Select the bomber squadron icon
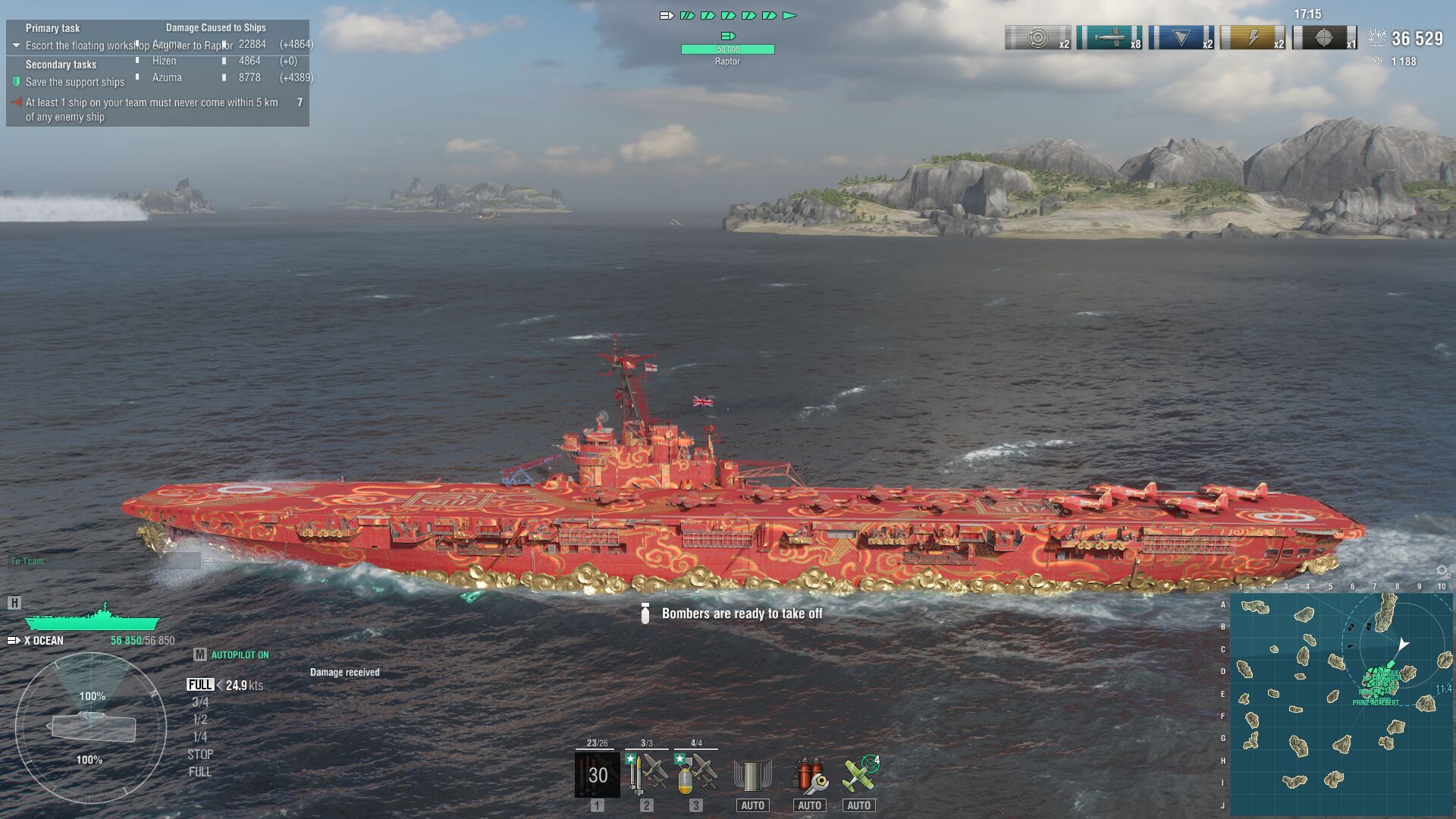The height and width of the screenshot is (819, 1456). tap(696, 773)
